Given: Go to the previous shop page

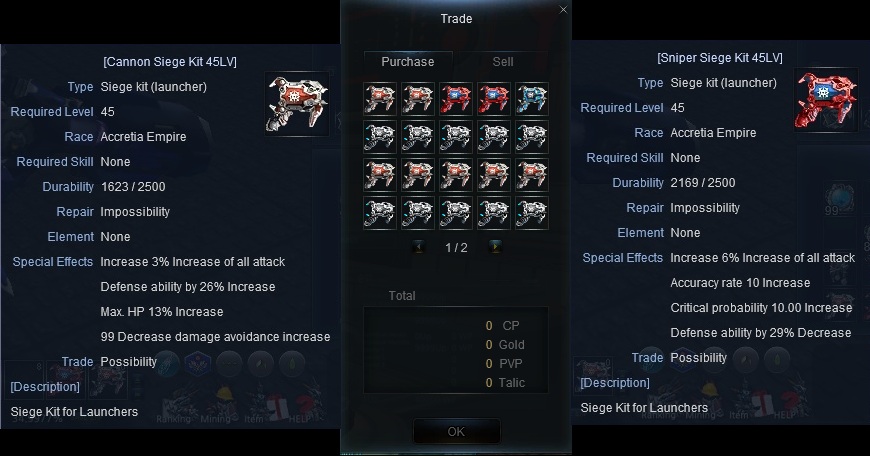Looking at the screenshot, I should click(418, 247).
